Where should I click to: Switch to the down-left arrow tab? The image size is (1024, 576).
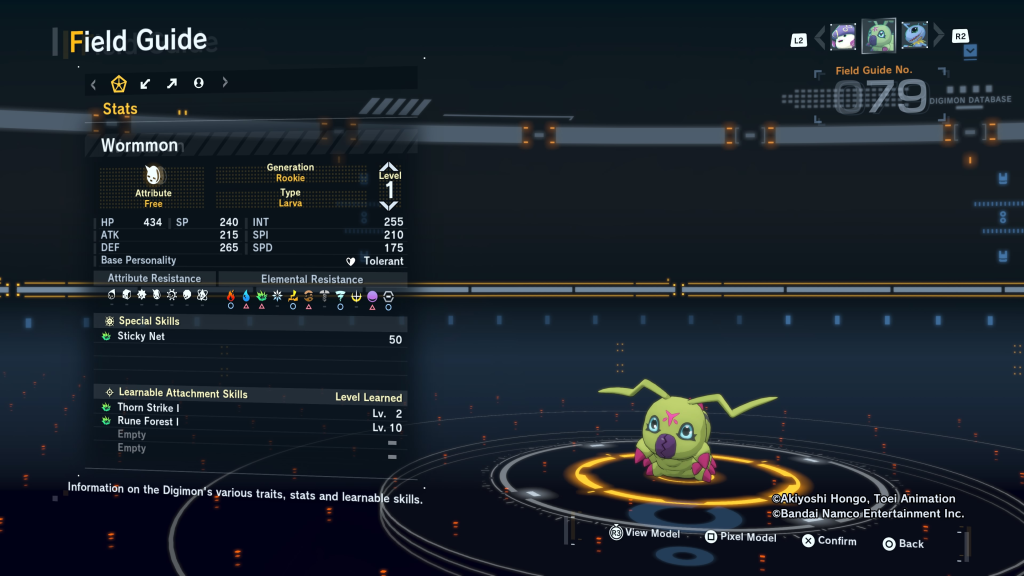pyautogui.click(x=146, y=83)
